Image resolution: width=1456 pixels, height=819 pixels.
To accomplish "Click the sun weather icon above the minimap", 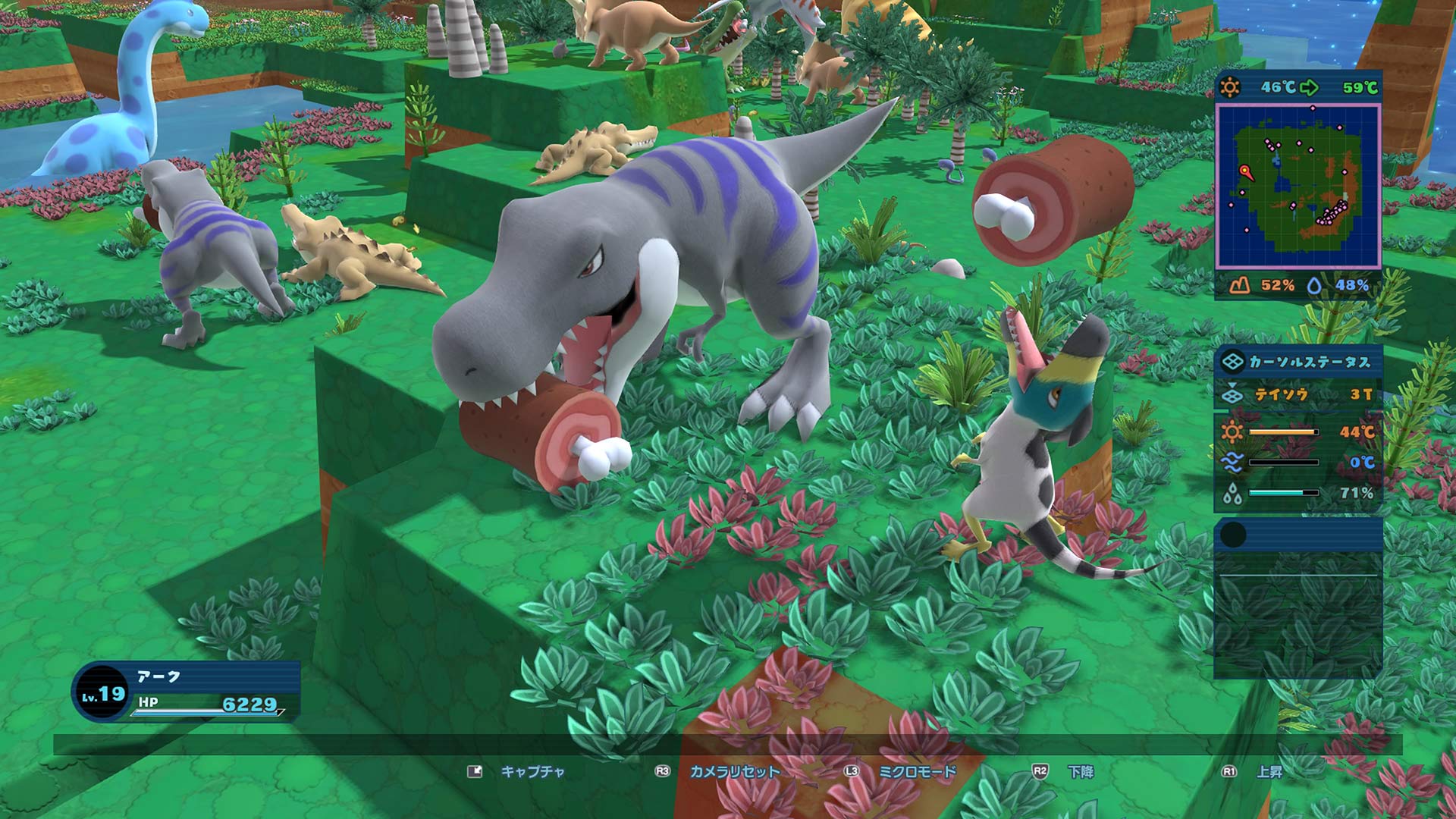I will coord(1229,86).
